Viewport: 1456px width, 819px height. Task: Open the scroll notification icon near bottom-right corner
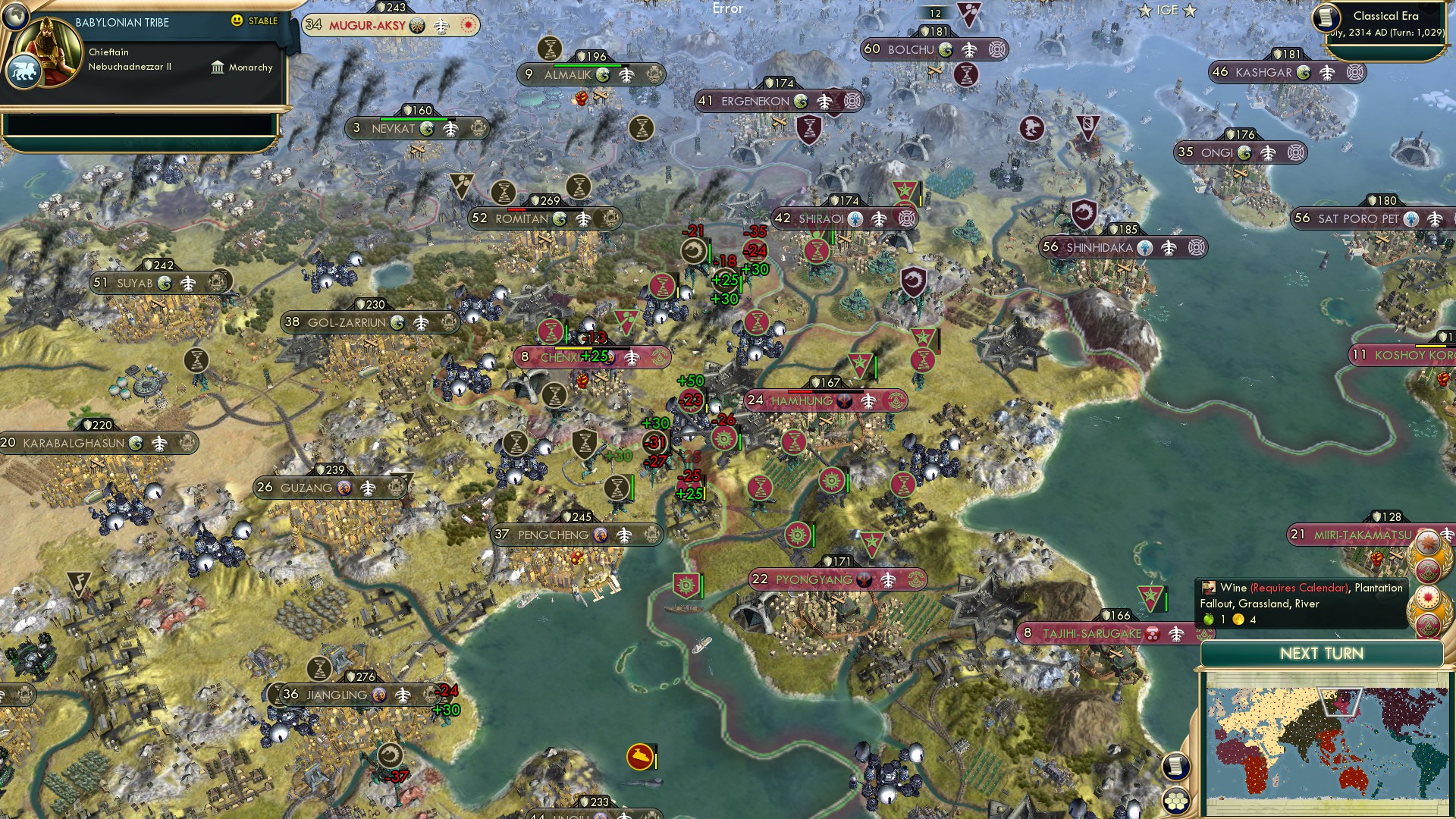1176,767
